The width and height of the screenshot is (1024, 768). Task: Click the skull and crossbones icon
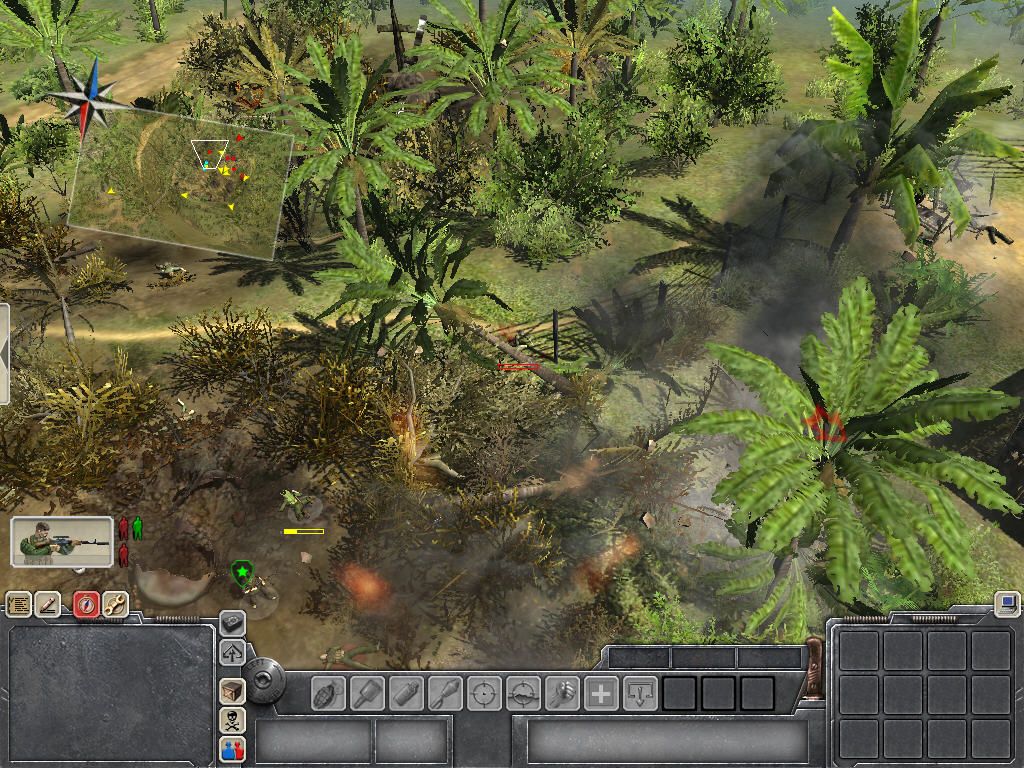(x=232, y=720)
